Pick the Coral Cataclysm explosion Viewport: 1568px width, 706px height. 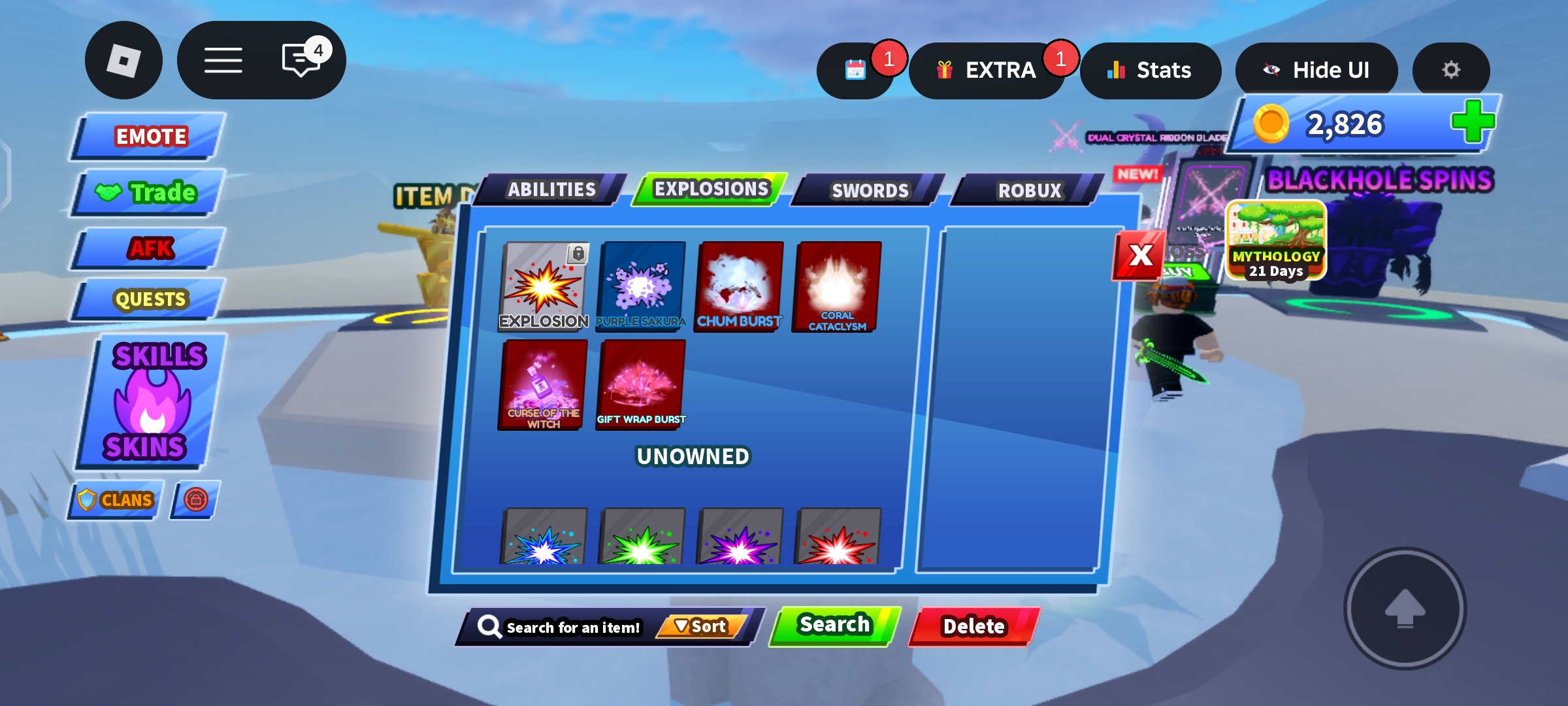(837, 286)
